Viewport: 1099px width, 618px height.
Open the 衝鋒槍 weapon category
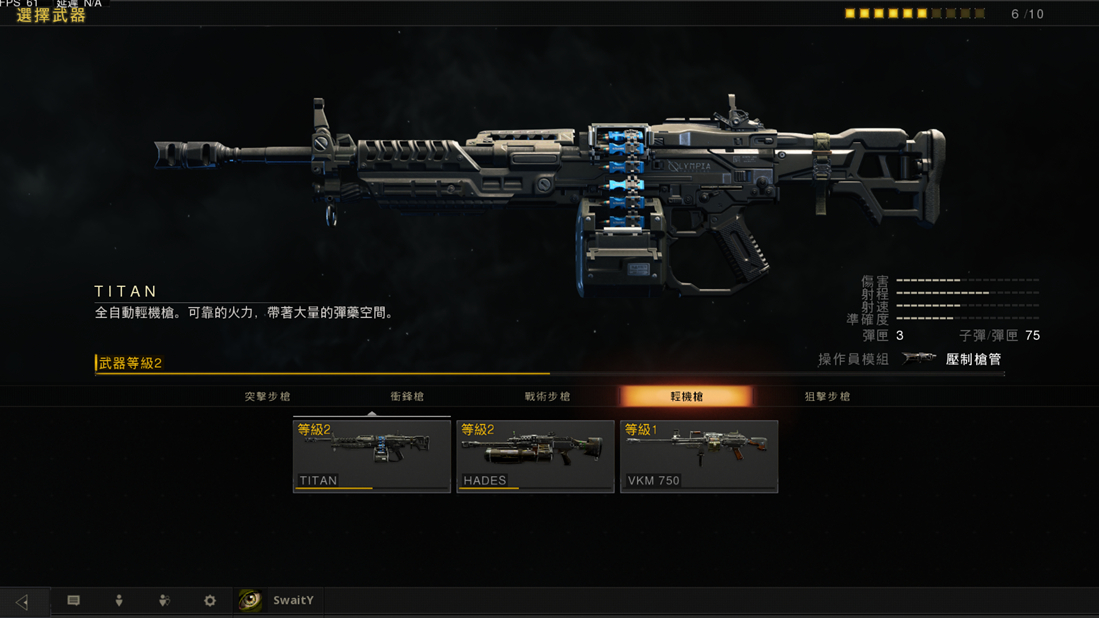[x=407, y=397]
